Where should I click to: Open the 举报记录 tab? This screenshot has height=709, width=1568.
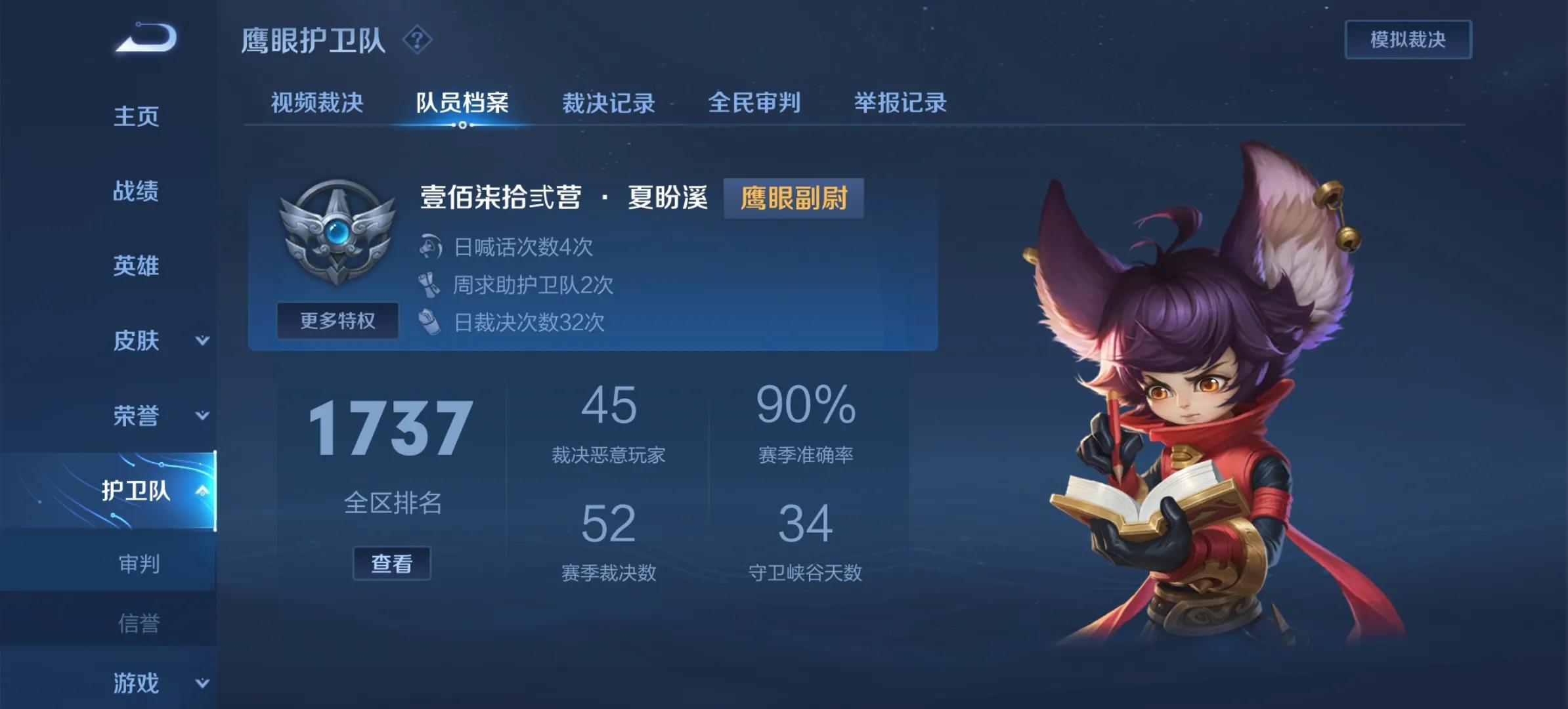coord(897,103)
